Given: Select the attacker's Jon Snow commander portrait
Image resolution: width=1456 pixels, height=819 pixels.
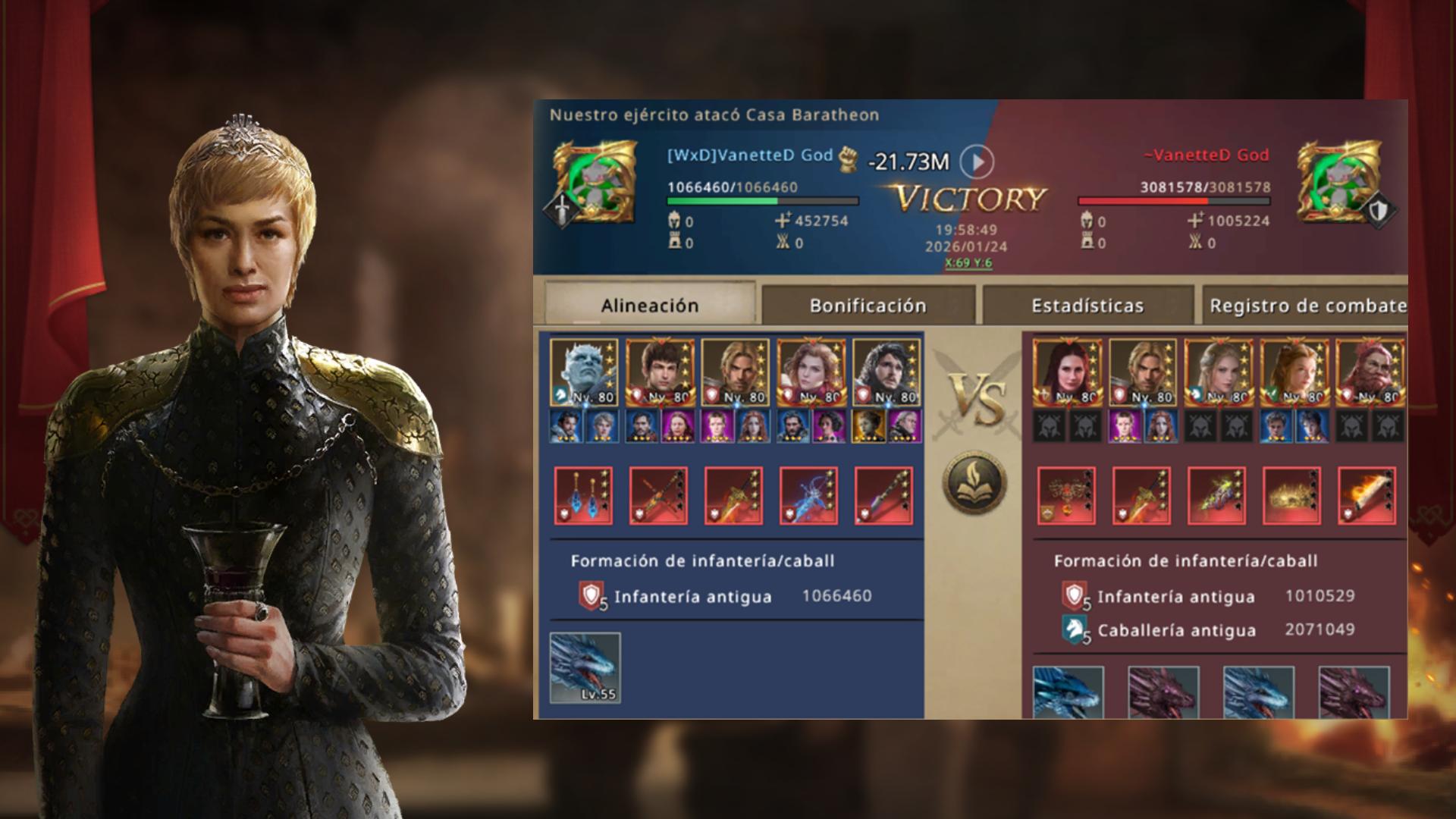Looking at the screenshot, I should click(x=886, y=372).
